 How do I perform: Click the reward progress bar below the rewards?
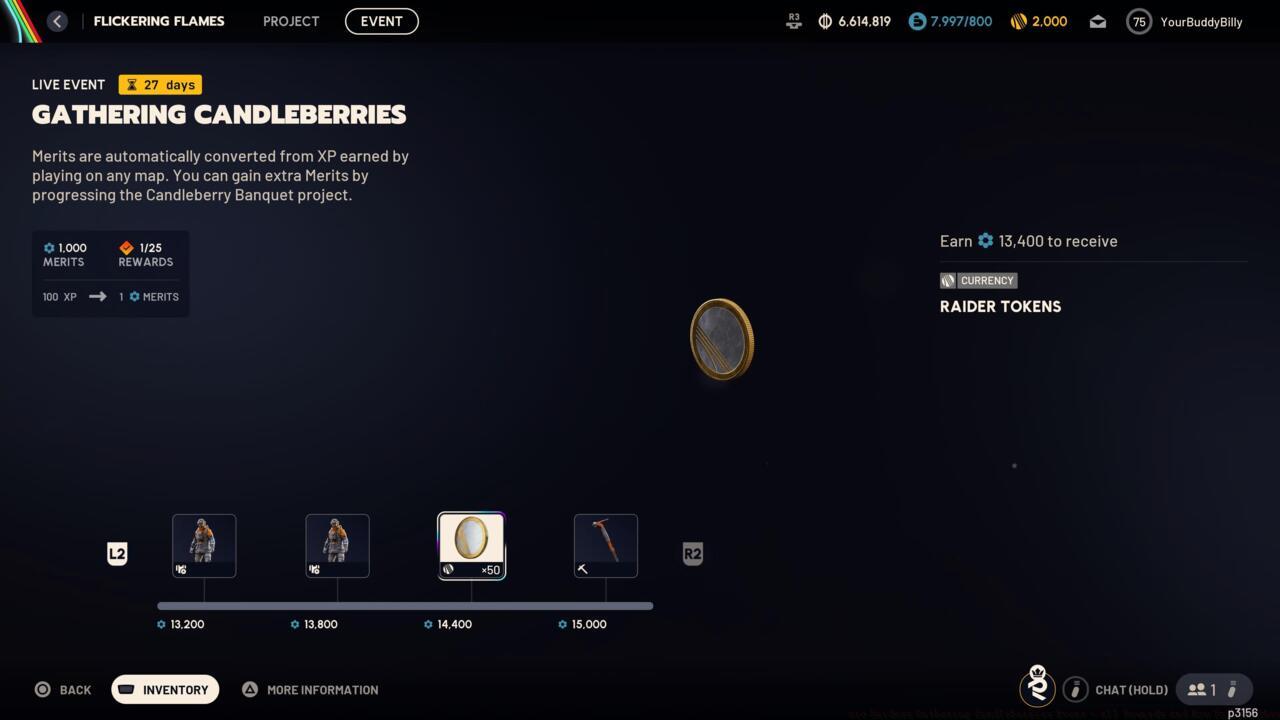(x=405, y=605)
